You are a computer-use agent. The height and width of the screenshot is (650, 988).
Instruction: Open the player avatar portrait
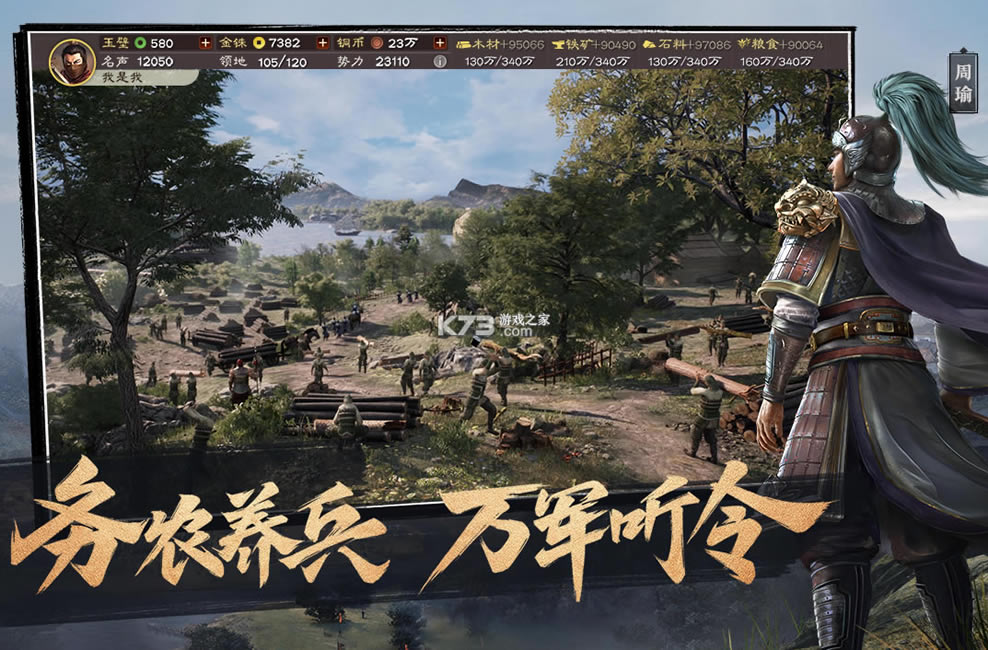pyautogui.click(x=72, y=59)
